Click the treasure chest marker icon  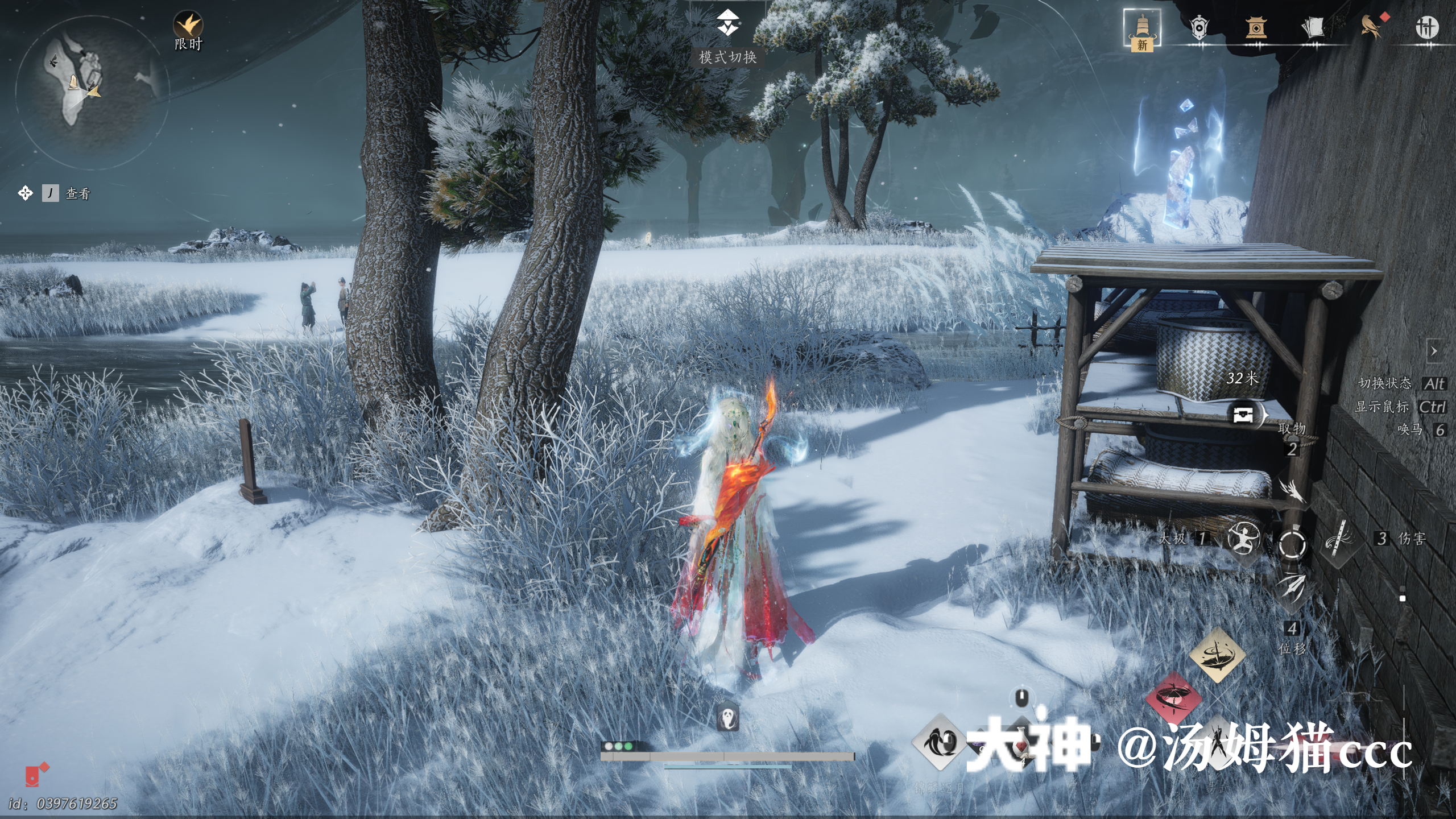1243,414
